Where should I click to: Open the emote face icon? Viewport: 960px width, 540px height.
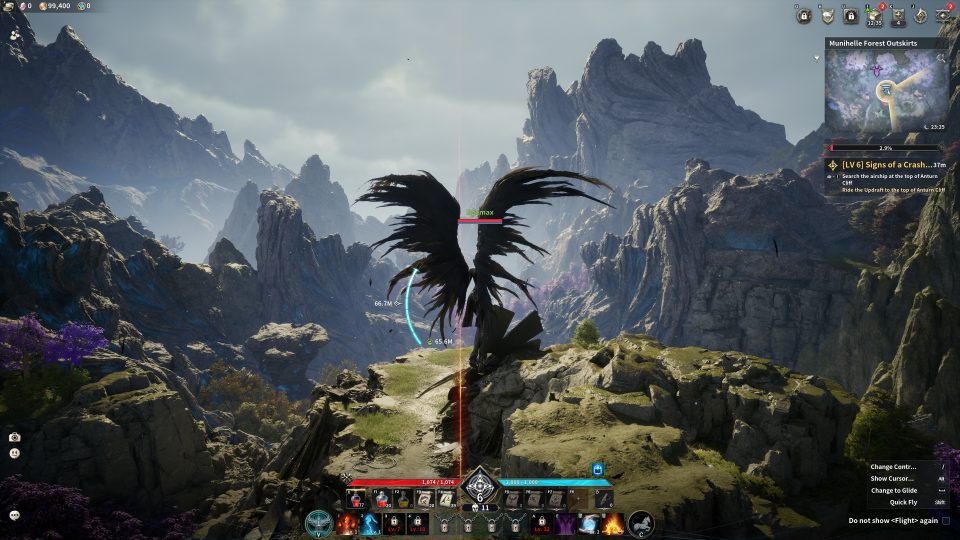coord(15,453)
